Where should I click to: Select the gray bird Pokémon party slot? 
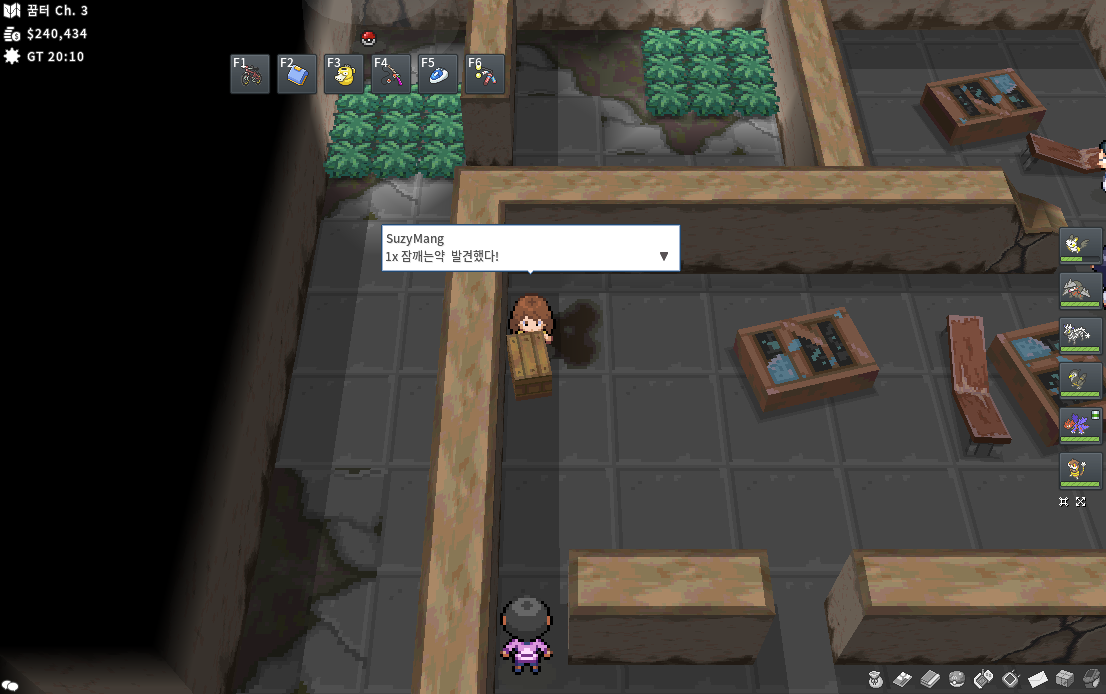coord(1081,381)
